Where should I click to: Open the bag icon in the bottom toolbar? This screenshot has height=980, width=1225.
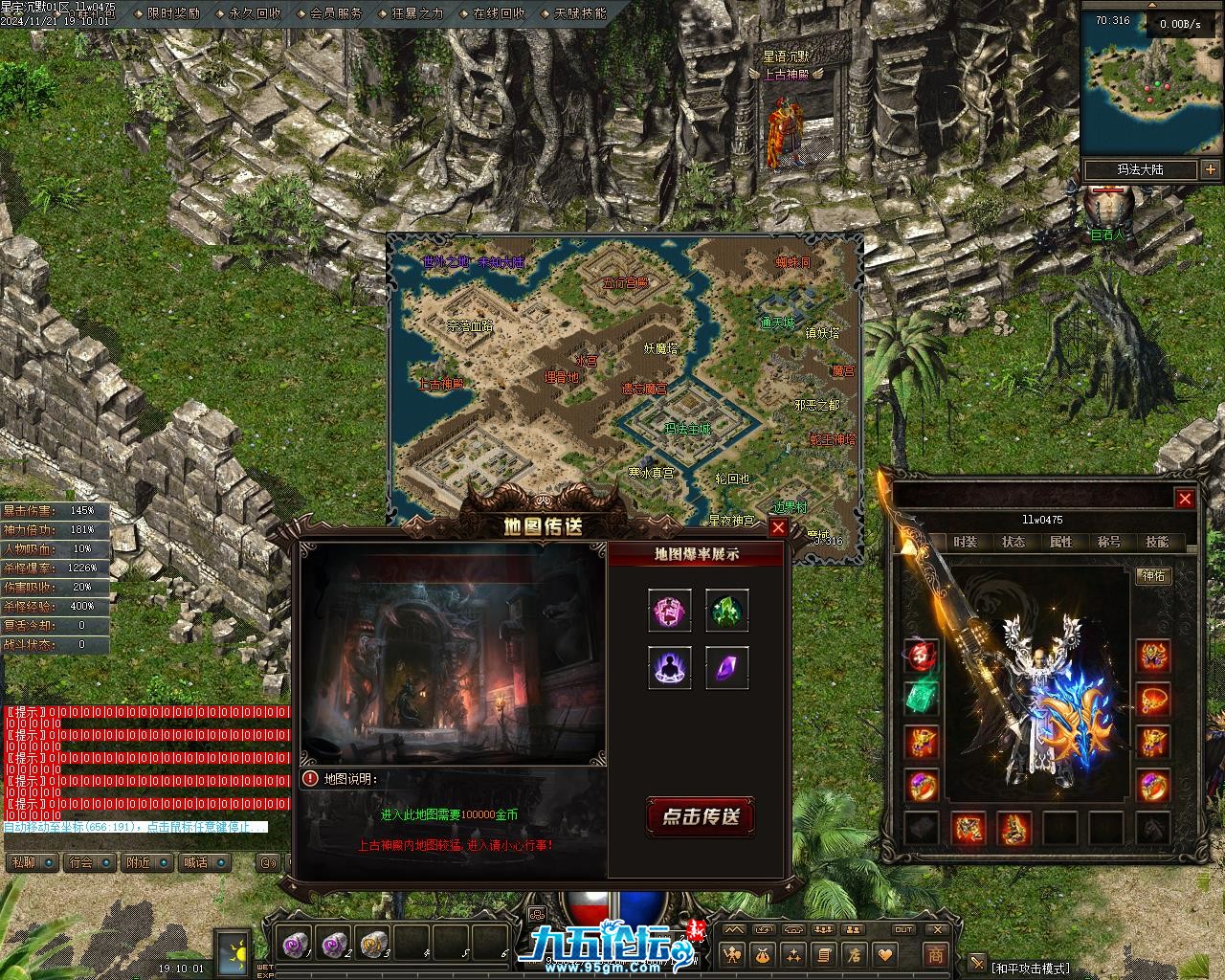[763, 954]
